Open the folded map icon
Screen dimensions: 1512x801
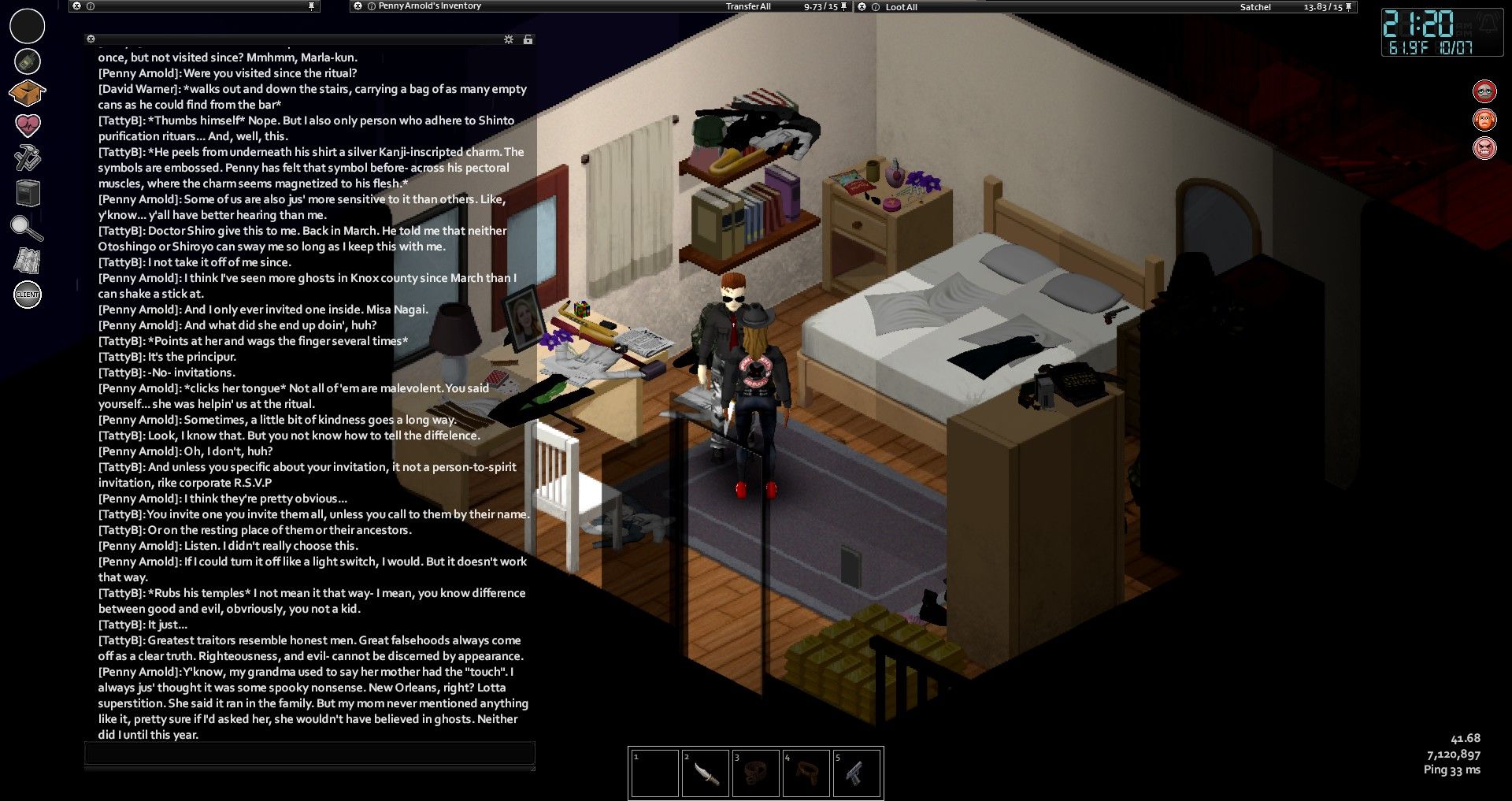tap(28, 261)
